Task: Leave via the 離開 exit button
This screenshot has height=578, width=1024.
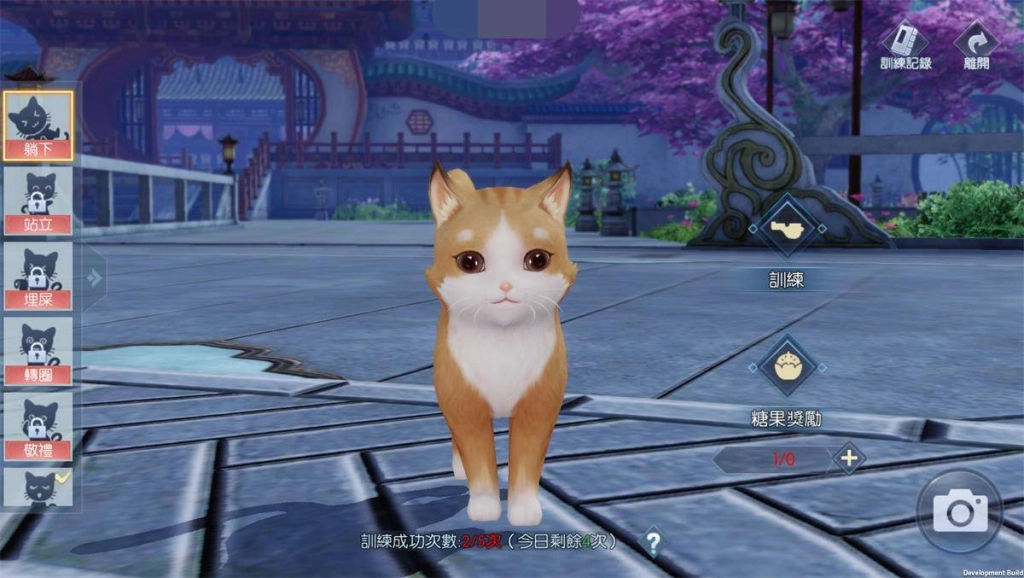Action: [976, 44]
